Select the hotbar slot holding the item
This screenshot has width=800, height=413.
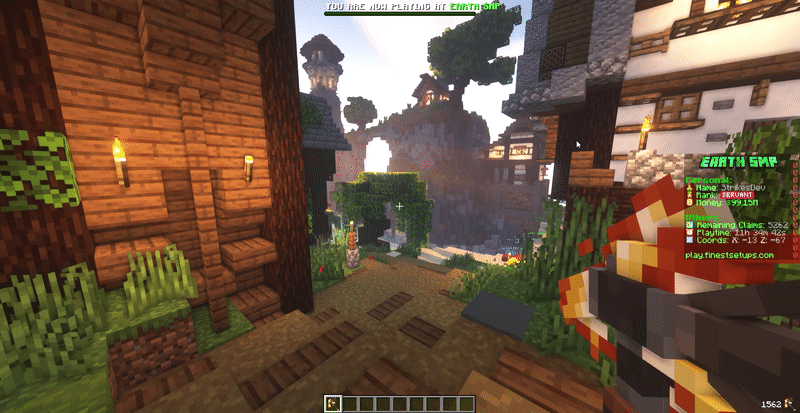click(333, 403)
